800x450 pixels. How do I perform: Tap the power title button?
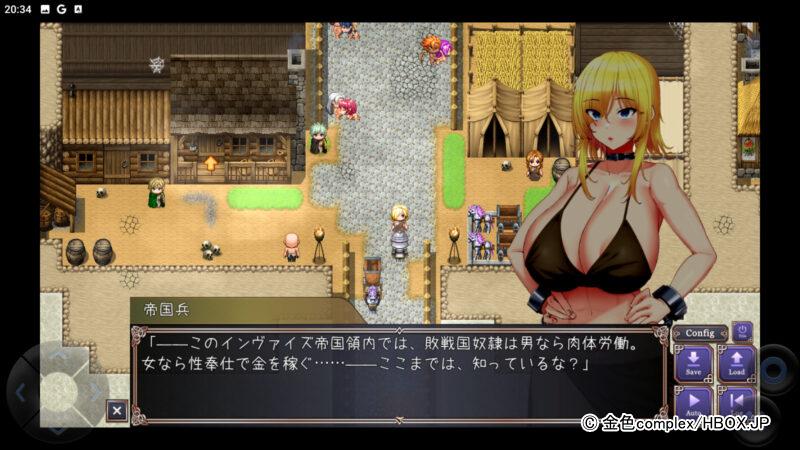pos(742,331)
